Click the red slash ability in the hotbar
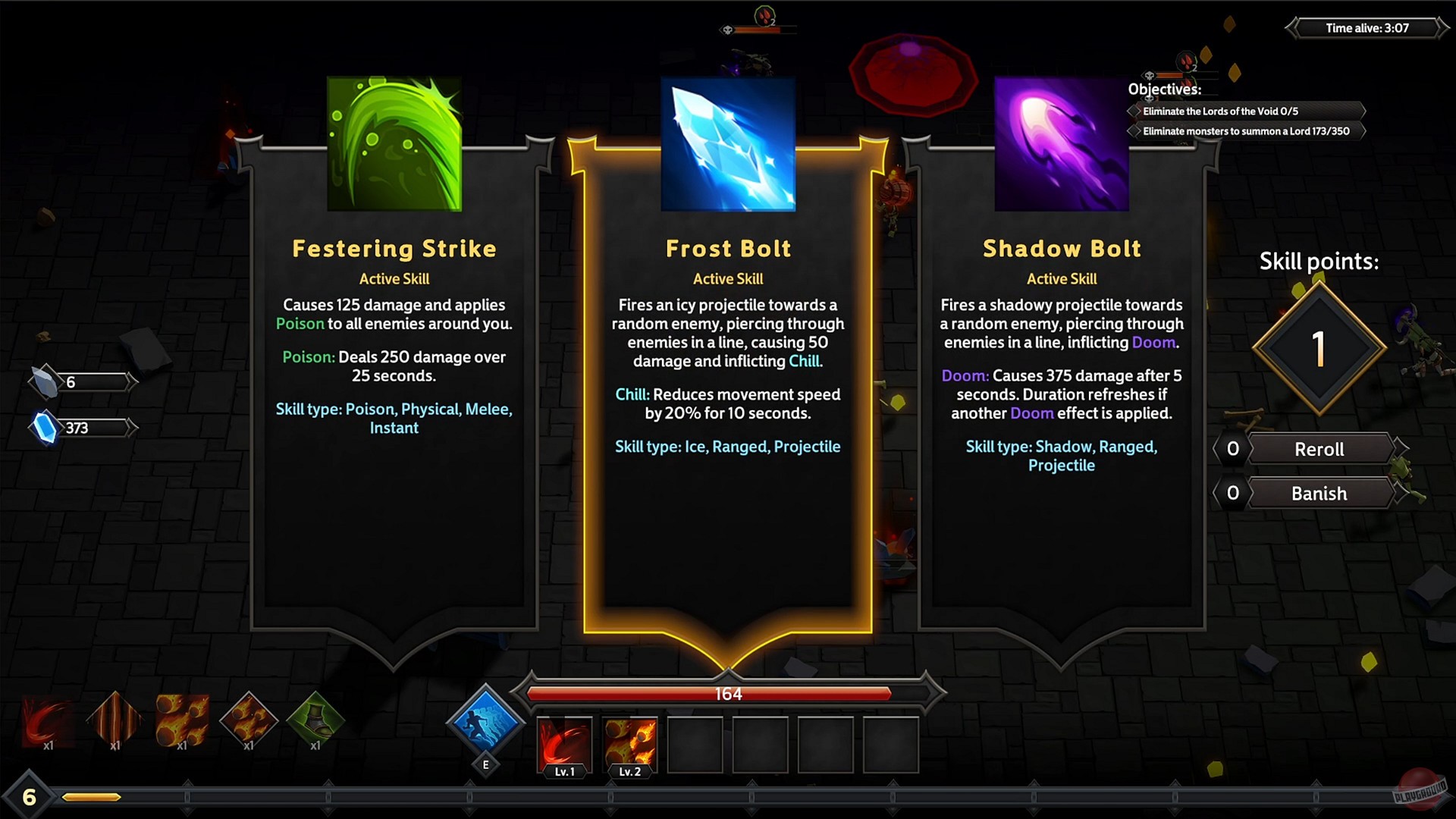 tap(565, 745)
